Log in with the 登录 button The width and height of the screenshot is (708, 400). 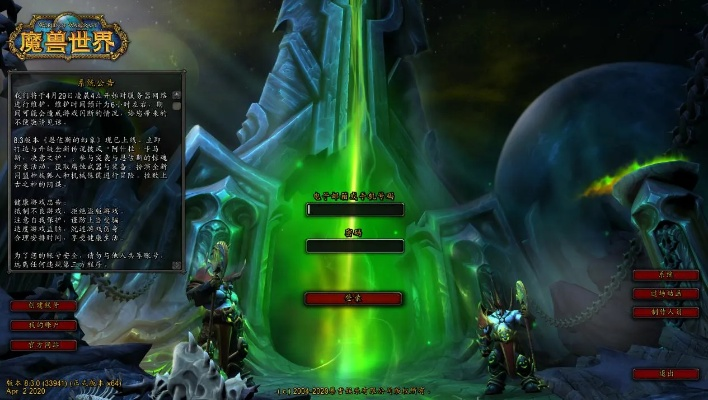click(x=354, y=298)
